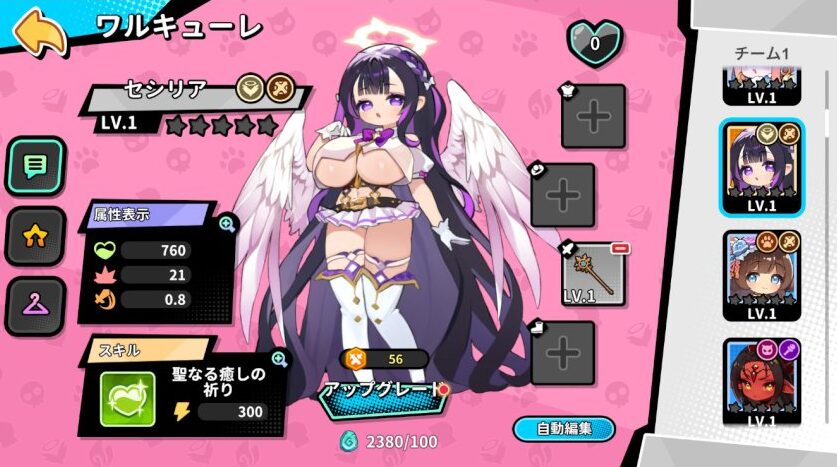Viewport: 837px width, 467px height.
Task: Magnify the スキル skill details
Action: point(279,359)
